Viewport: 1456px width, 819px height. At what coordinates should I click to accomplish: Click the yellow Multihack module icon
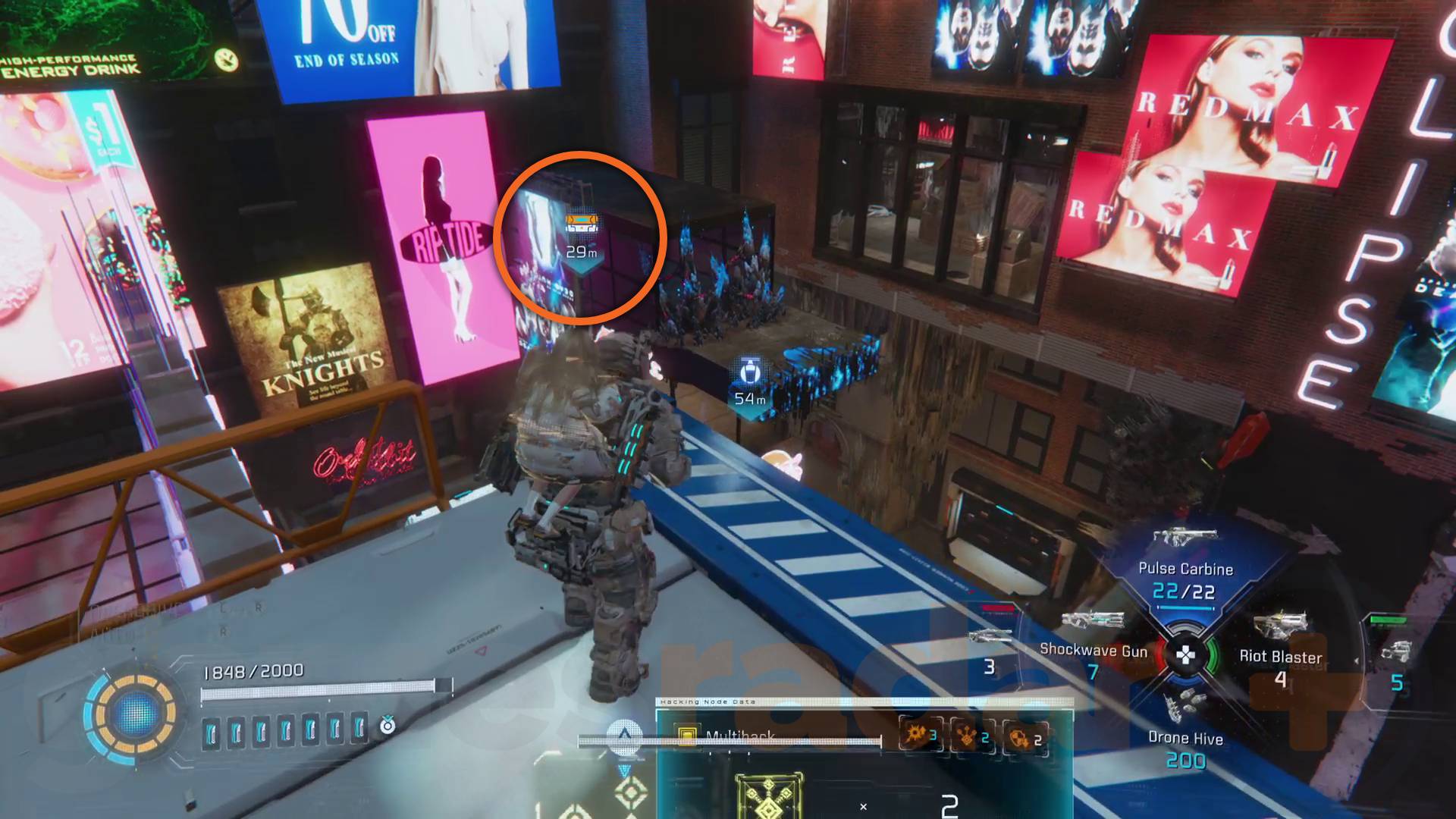(x=687, y=734)
